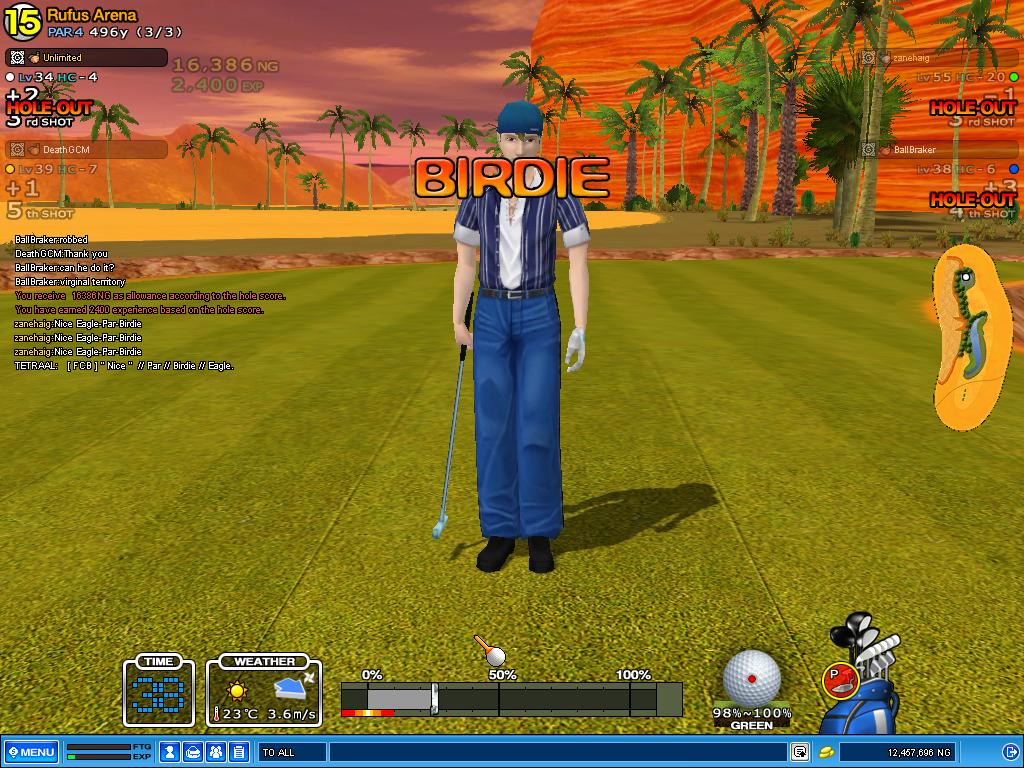The width and height of the screenshot is (1024, 768).
Task: Toggle the chat log window icon
Action: [800, 752]
